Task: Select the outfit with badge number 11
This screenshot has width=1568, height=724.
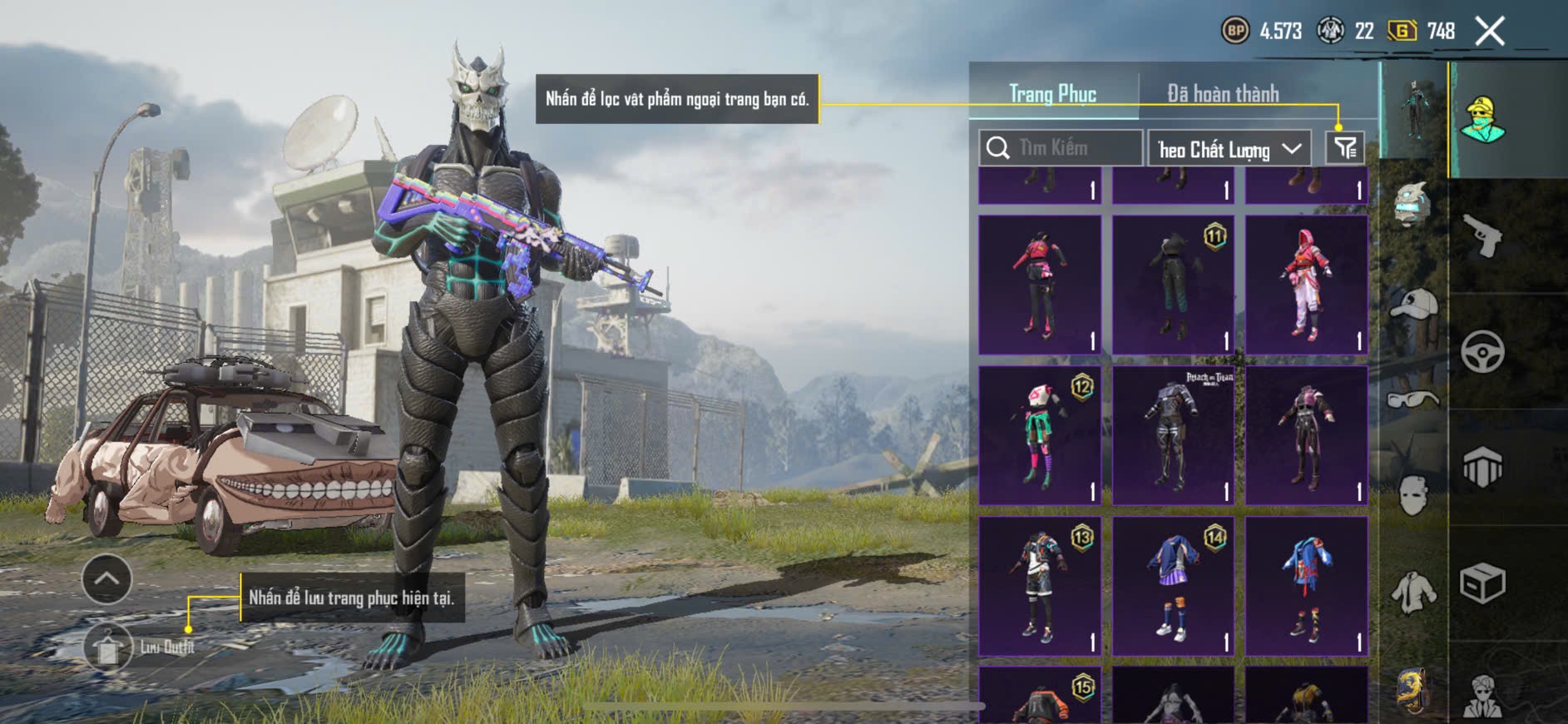Action: [1173, 285]
